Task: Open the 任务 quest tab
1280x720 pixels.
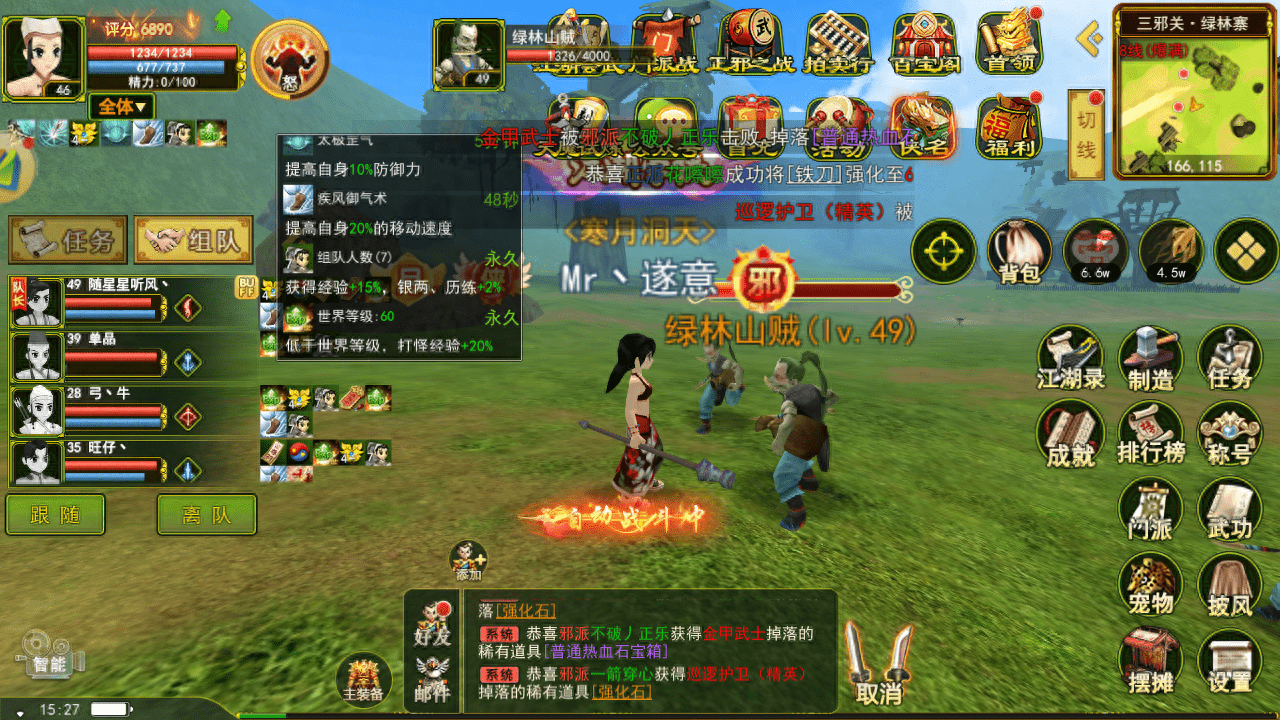Action: click(x=68, y=240)
